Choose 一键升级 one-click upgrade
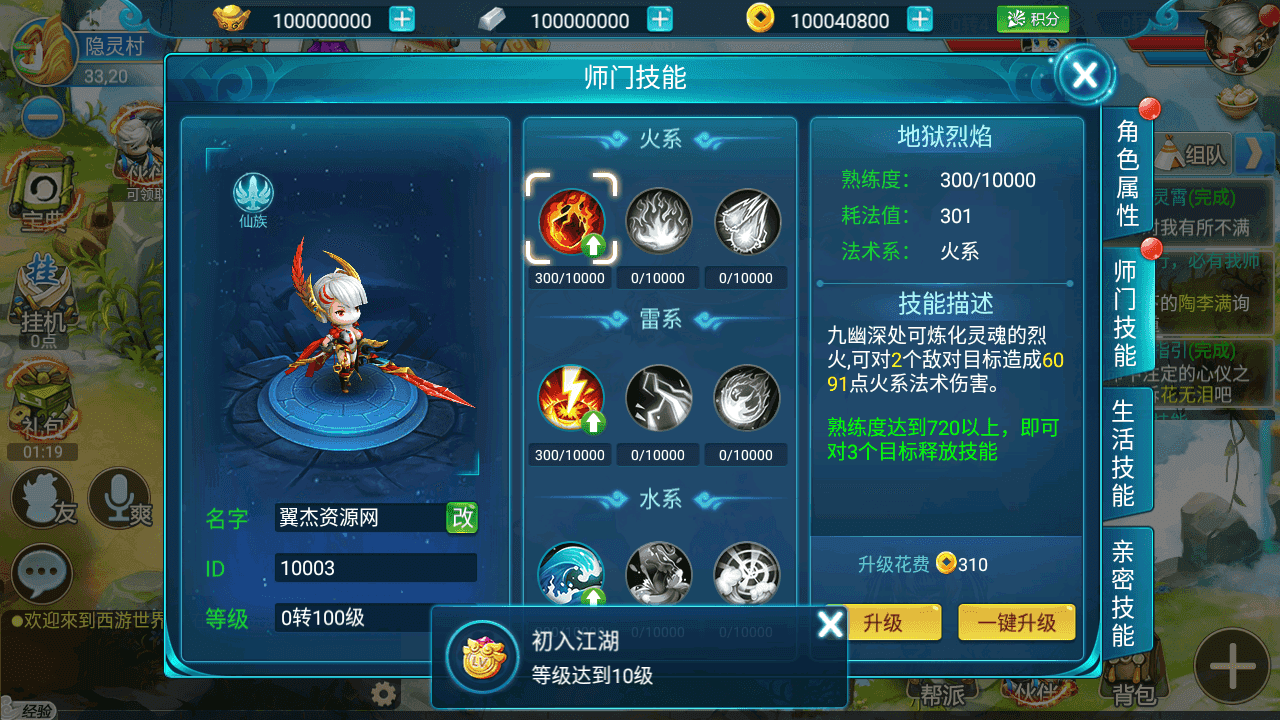 pos(1016,622)
